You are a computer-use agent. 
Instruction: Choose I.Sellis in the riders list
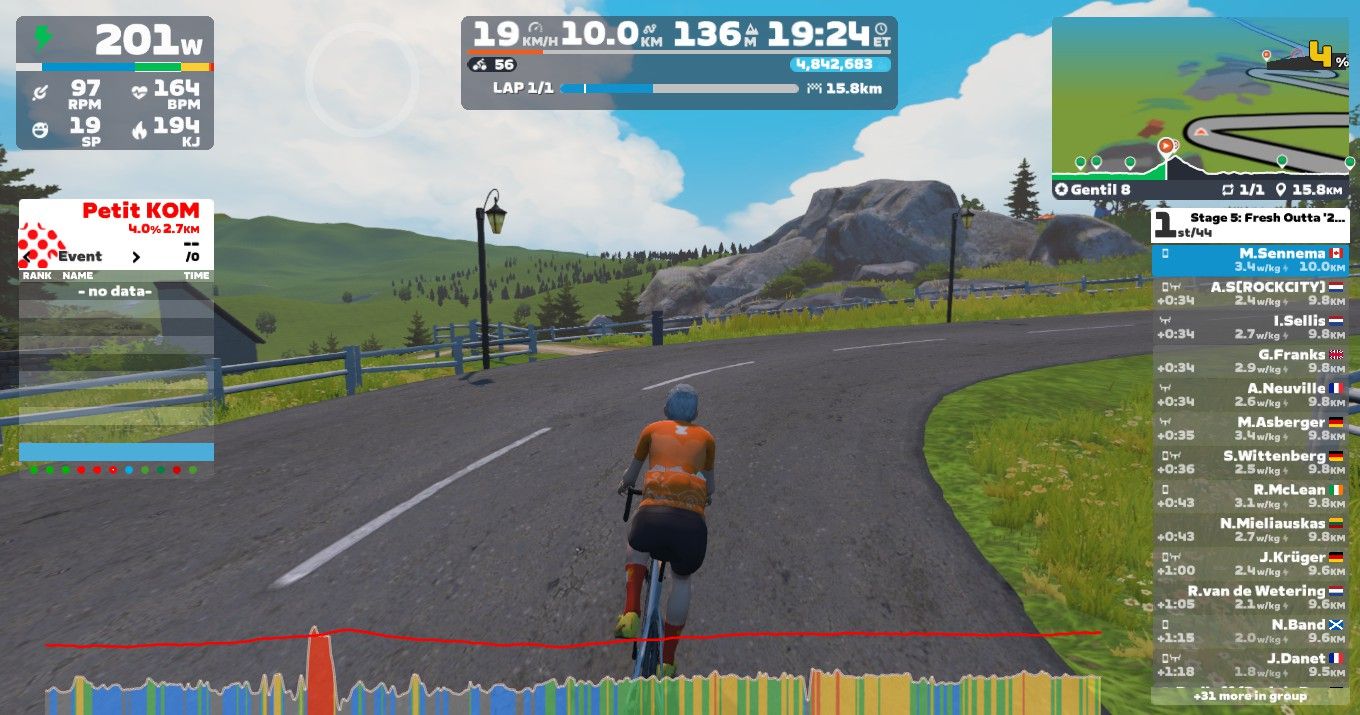tap(1250, 327)
